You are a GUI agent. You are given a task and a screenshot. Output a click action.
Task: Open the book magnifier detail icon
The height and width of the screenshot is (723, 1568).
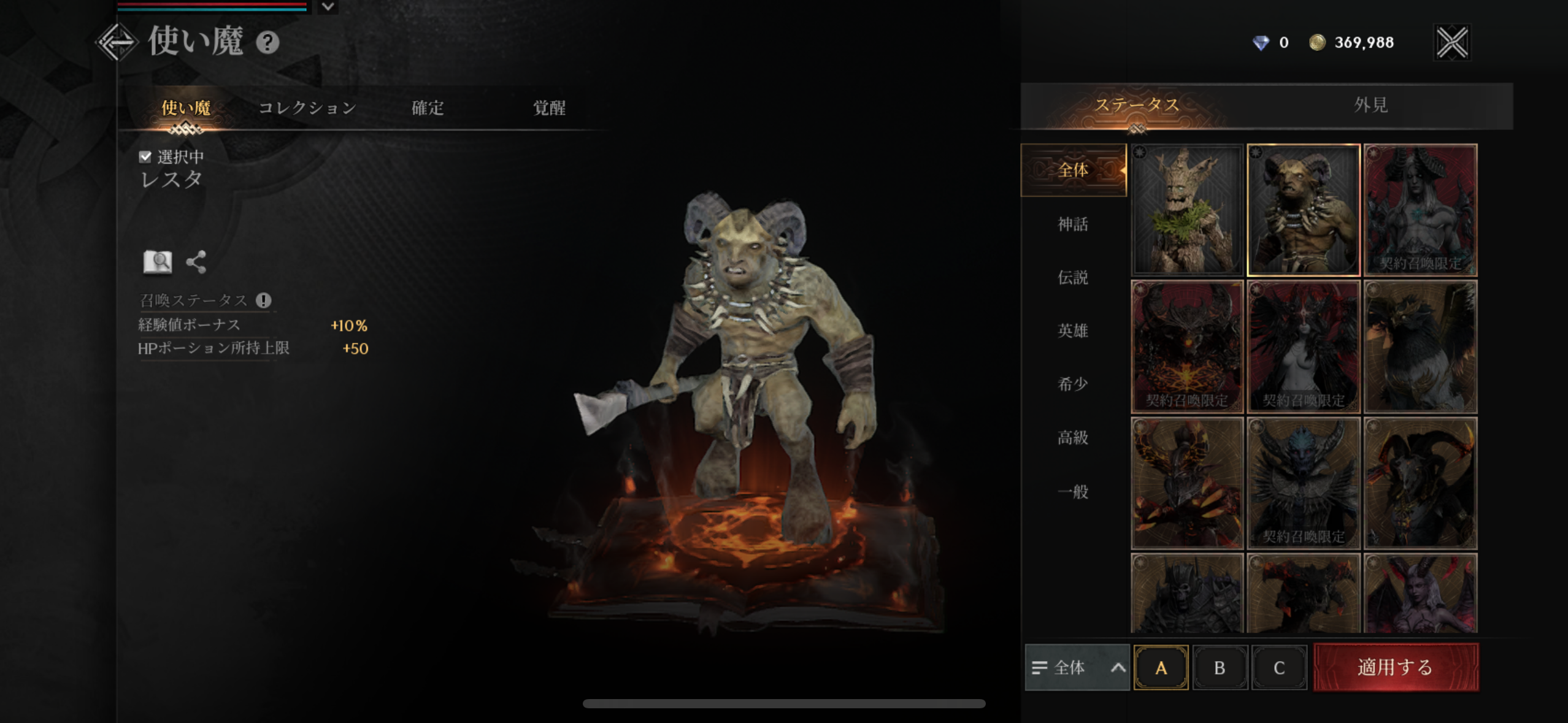158,262
